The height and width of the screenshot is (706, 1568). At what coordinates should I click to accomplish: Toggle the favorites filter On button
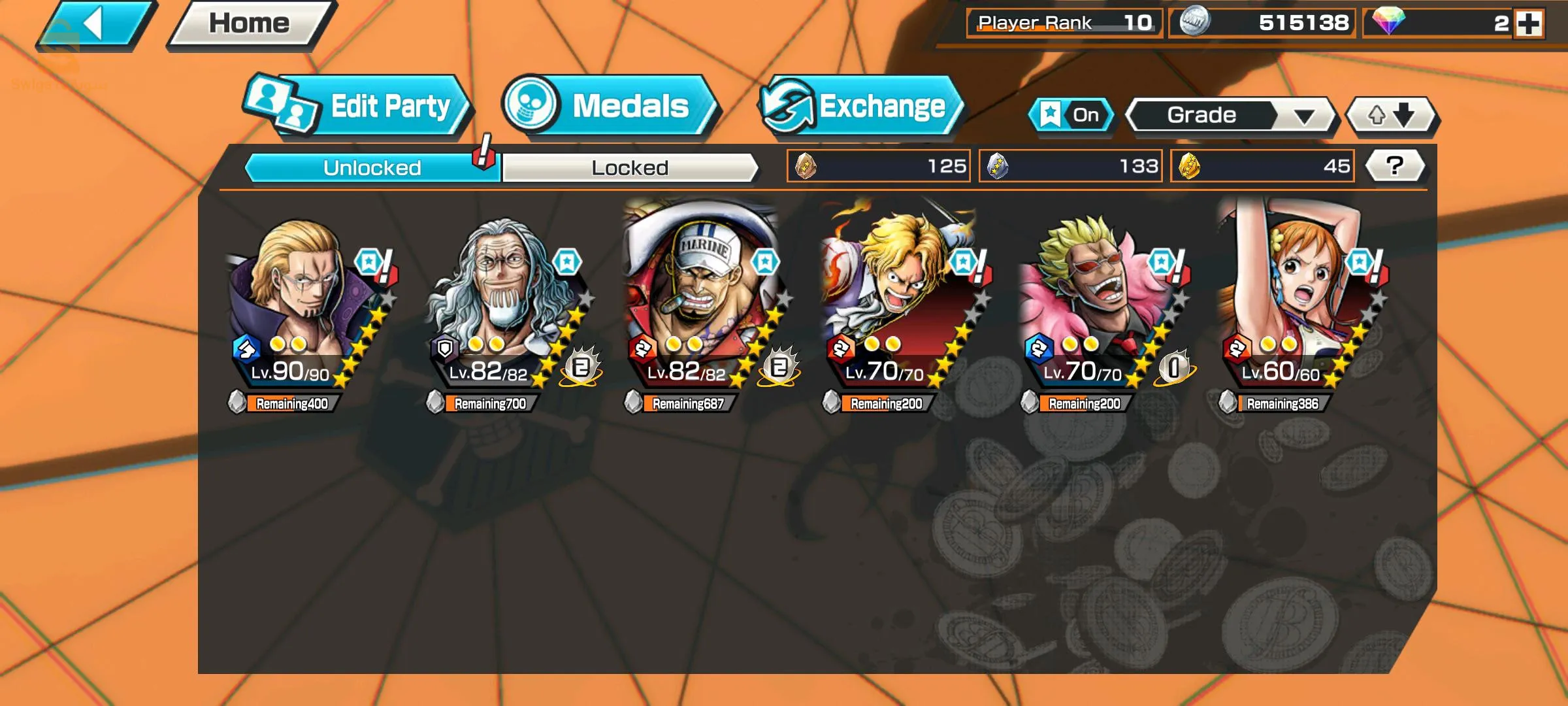(1071, 115)
